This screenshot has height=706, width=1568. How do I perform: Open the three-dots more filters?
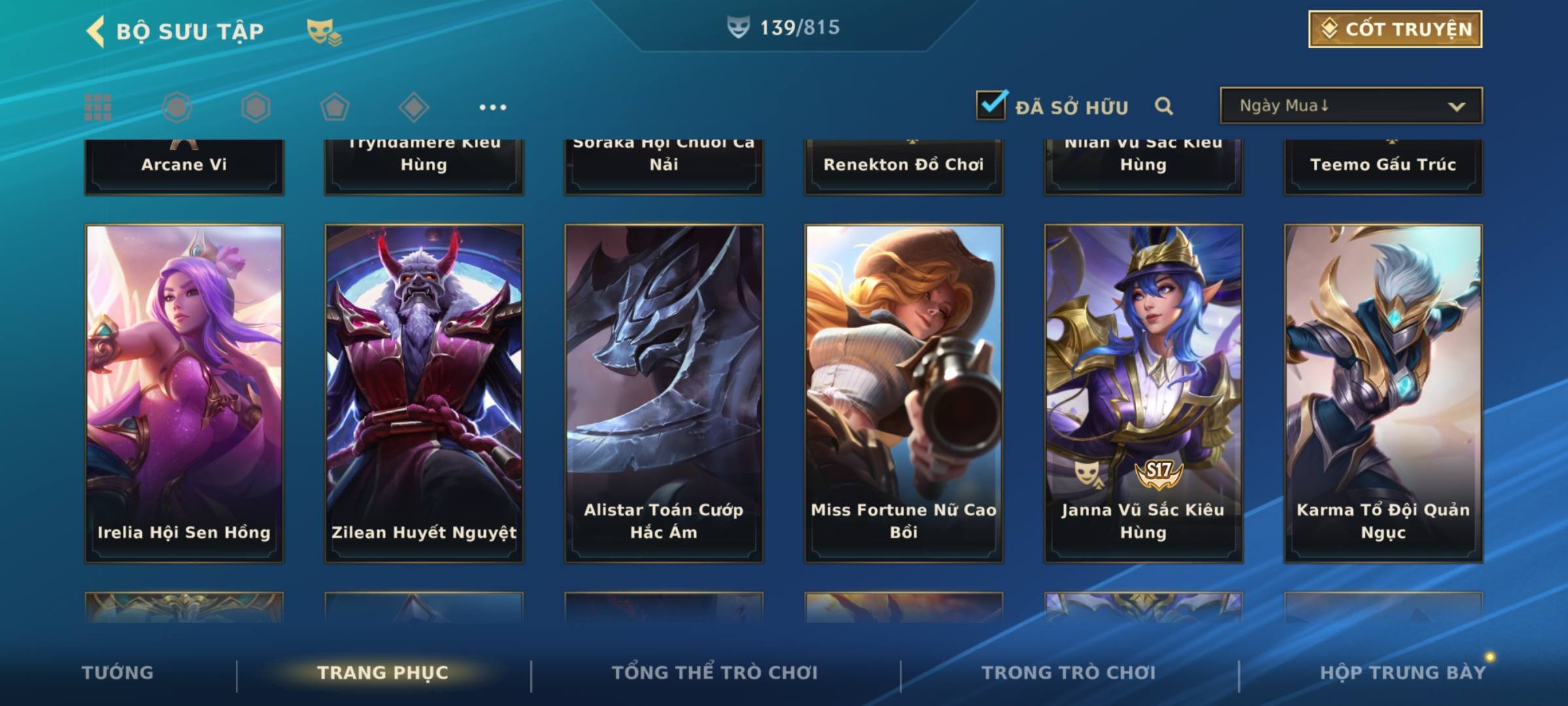point(493,107)
